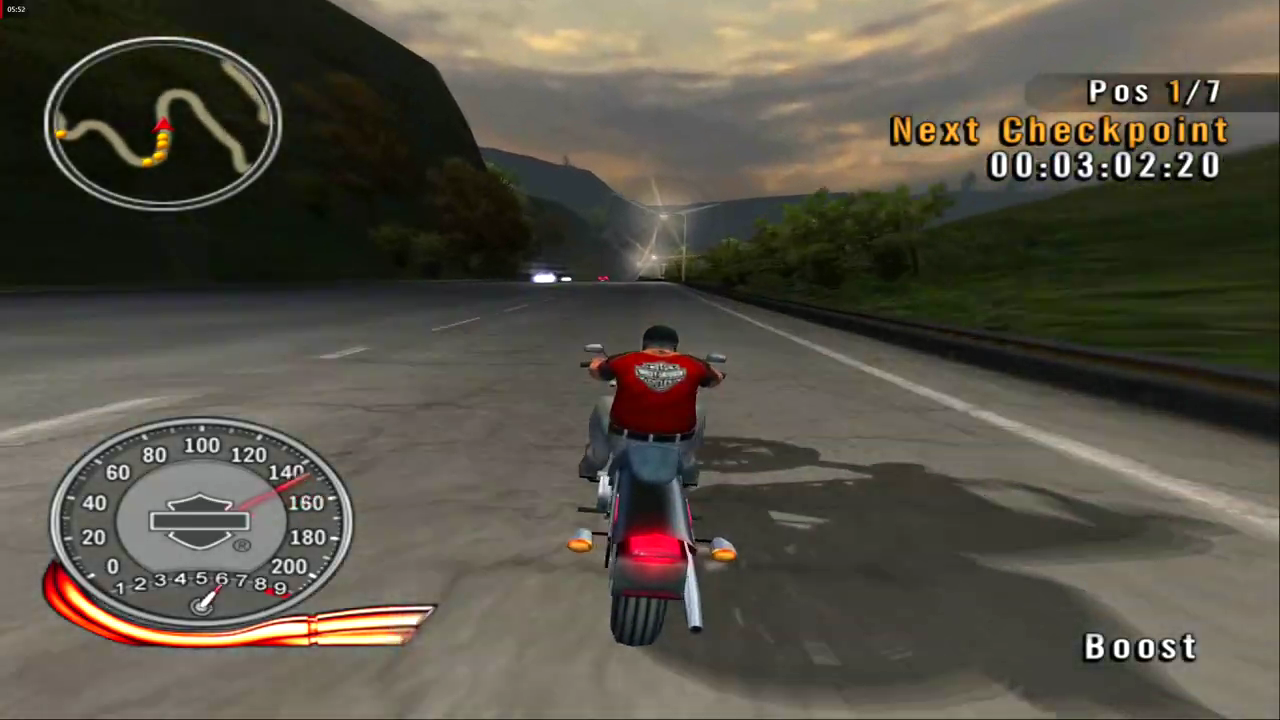Click the Harley-Davidson shield emblem on the speedometer
1280x720 pixels.
click(x=200, y=517)
